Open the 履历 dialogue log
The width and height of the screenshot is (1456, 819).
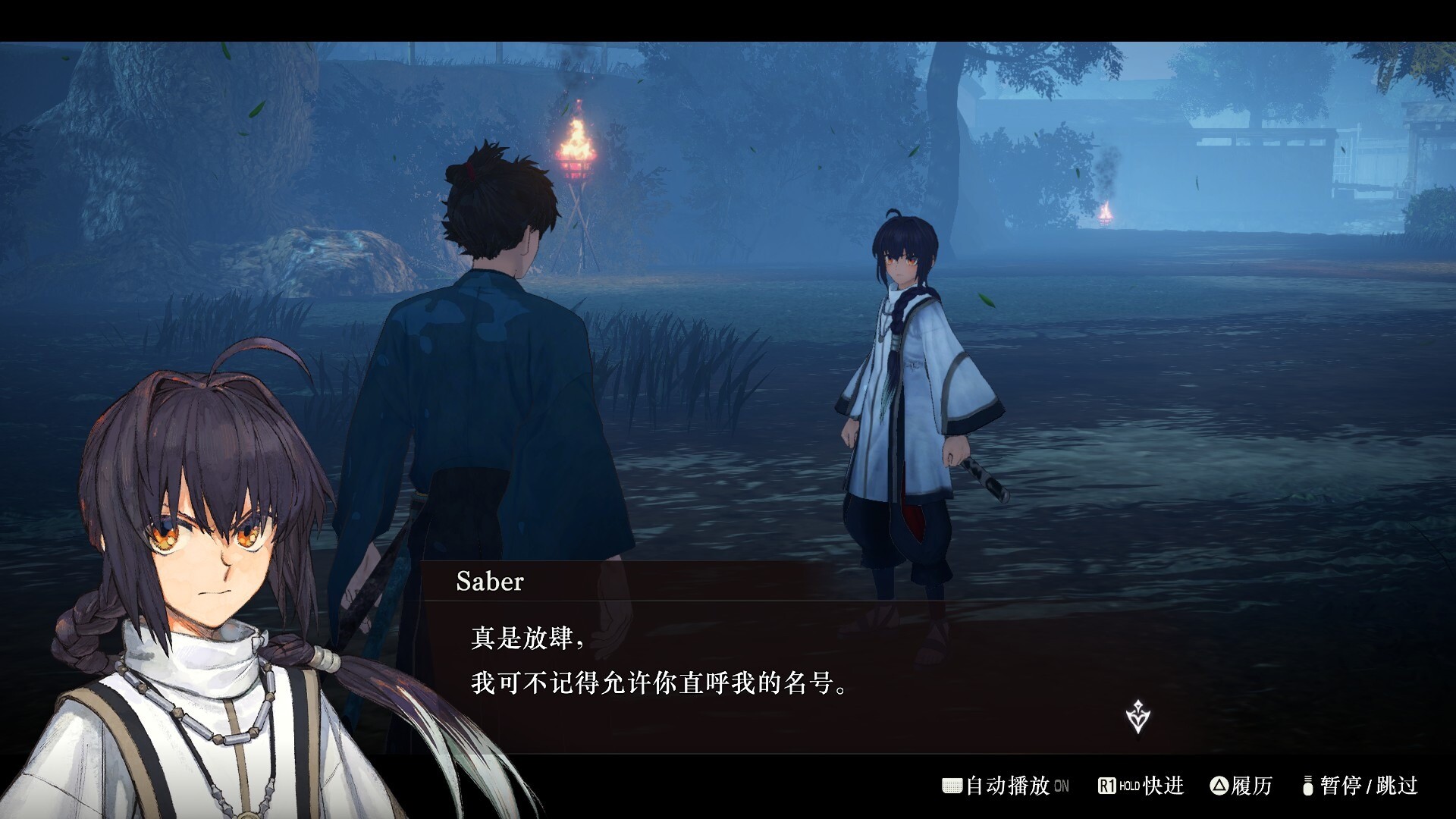(x=1241, y=786)
